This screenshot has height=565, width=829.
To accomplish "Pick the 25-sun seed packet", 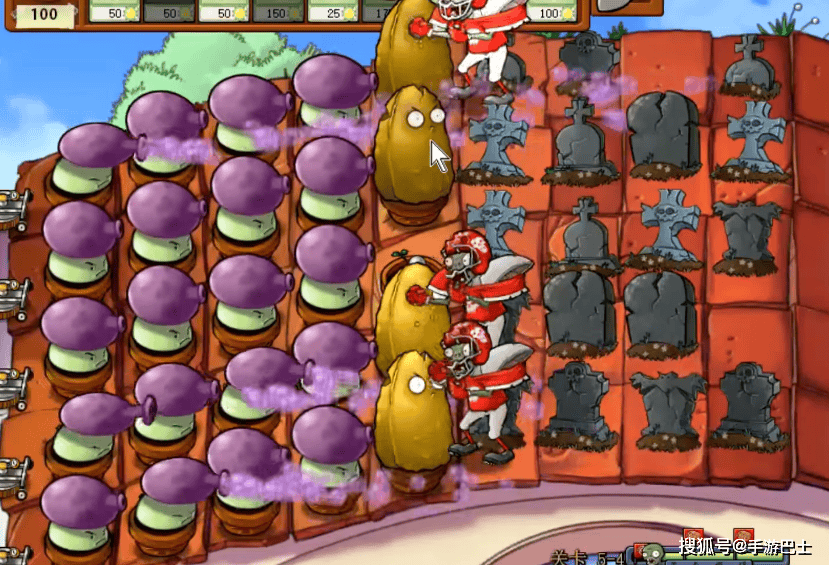I will pyautogui.click(x=332, y=11).
